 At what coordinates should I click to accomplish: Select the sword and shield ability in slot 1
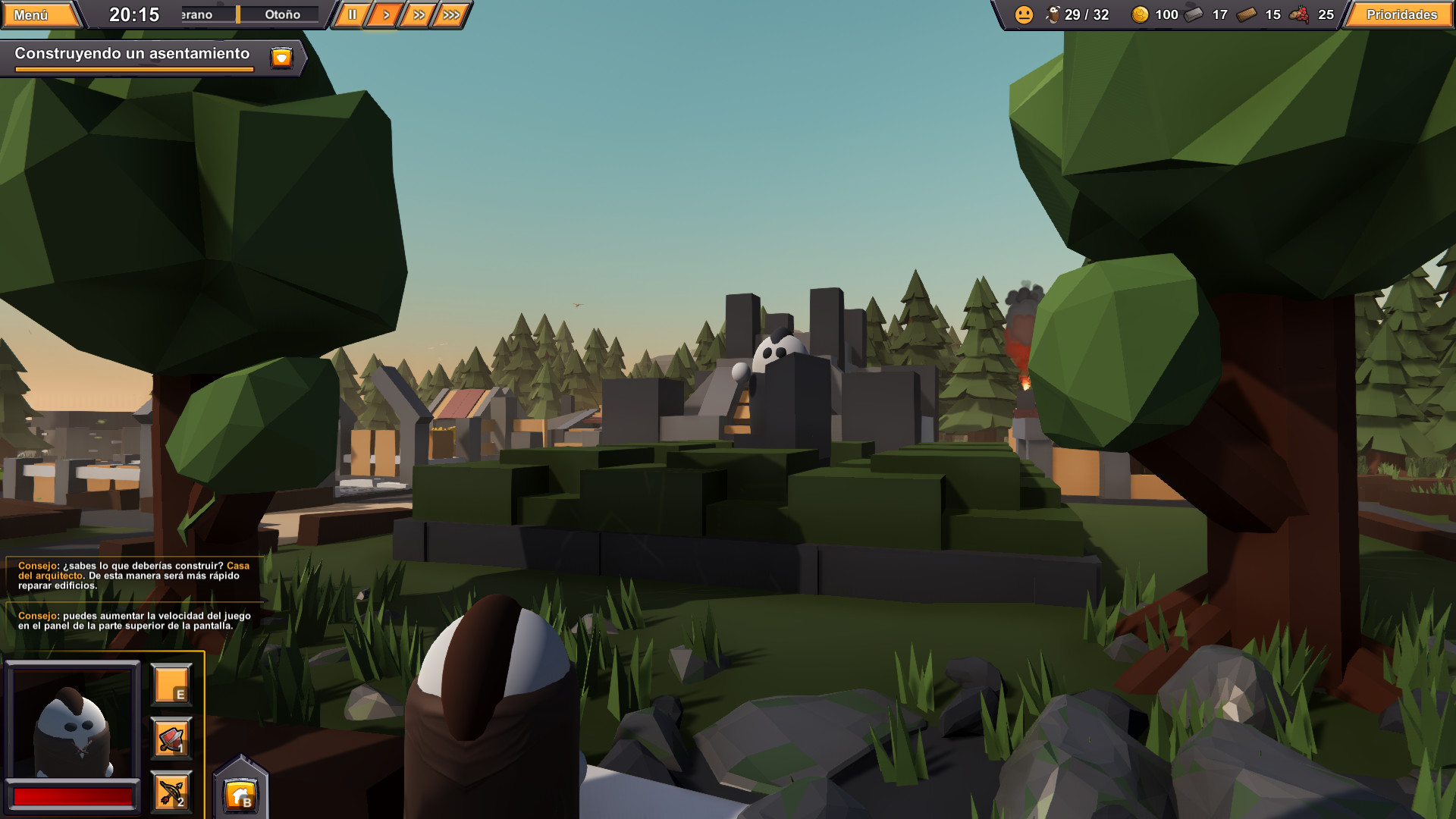(x=171, y=739)
